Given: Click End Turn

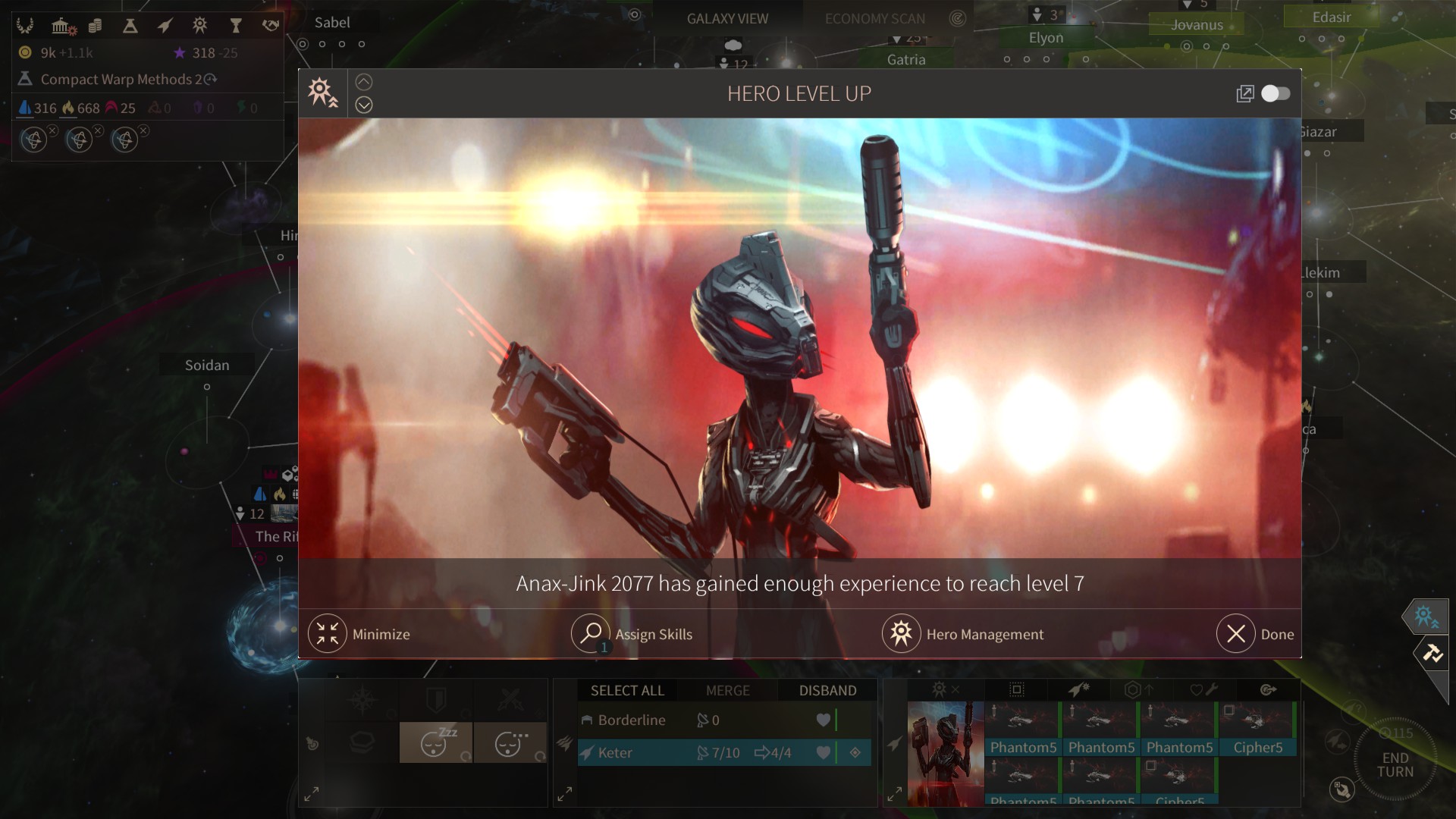Looking at the screenshot, I should point(1395,764).
